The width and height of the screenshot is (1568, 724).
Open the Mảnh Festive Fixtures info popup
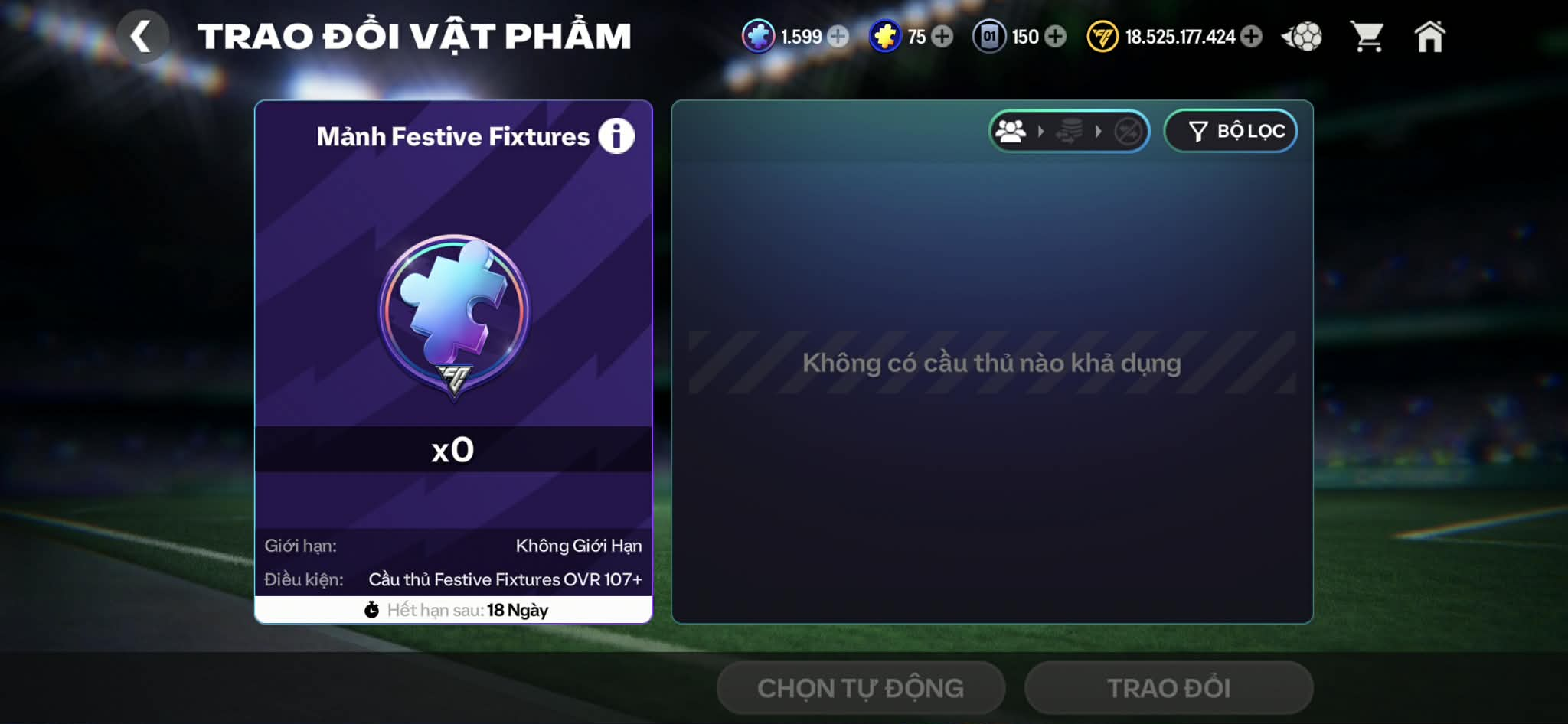coord(617,135)
